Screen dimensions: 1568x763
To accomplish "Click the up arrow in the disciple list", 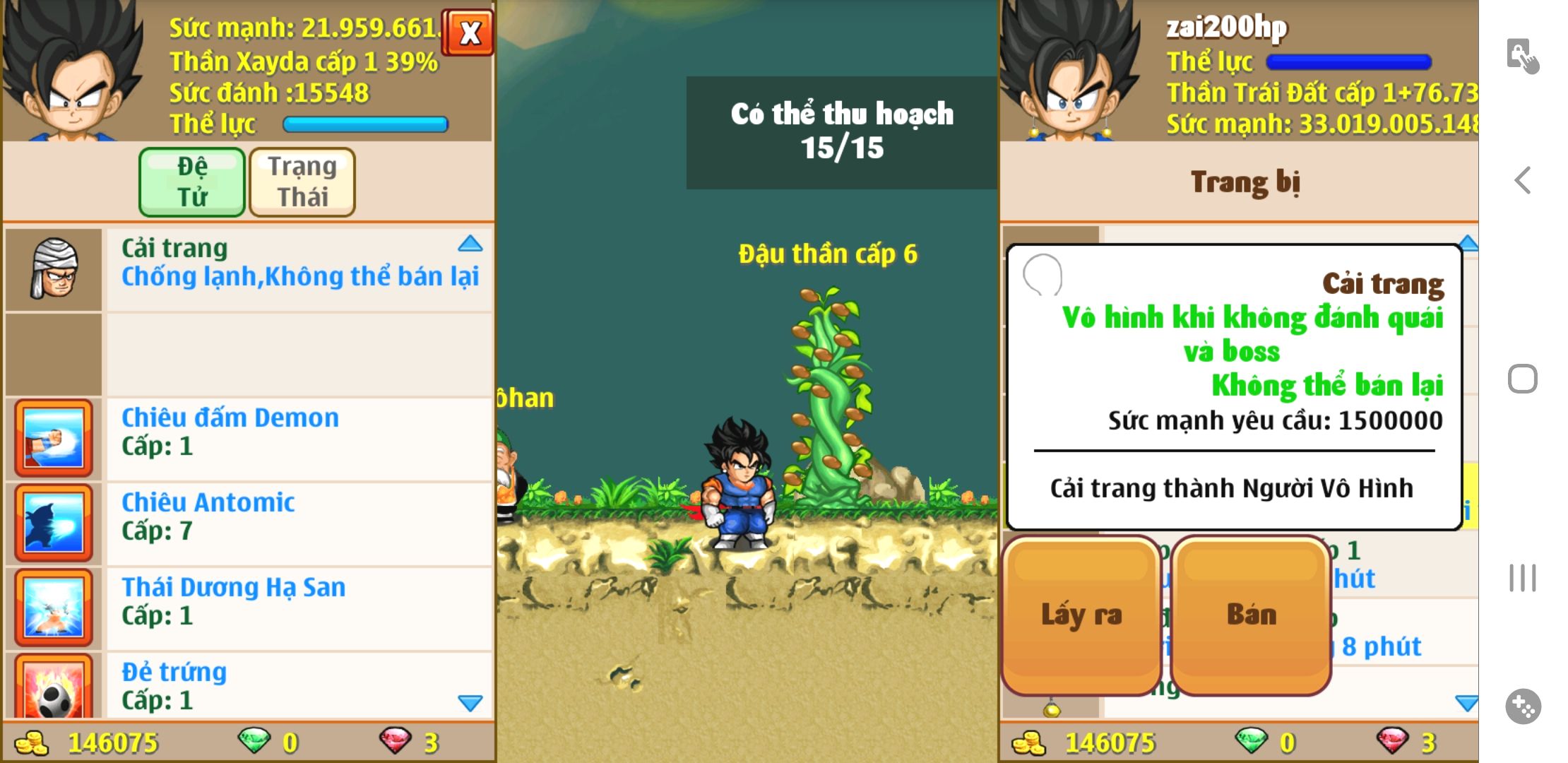I will 470,244.
